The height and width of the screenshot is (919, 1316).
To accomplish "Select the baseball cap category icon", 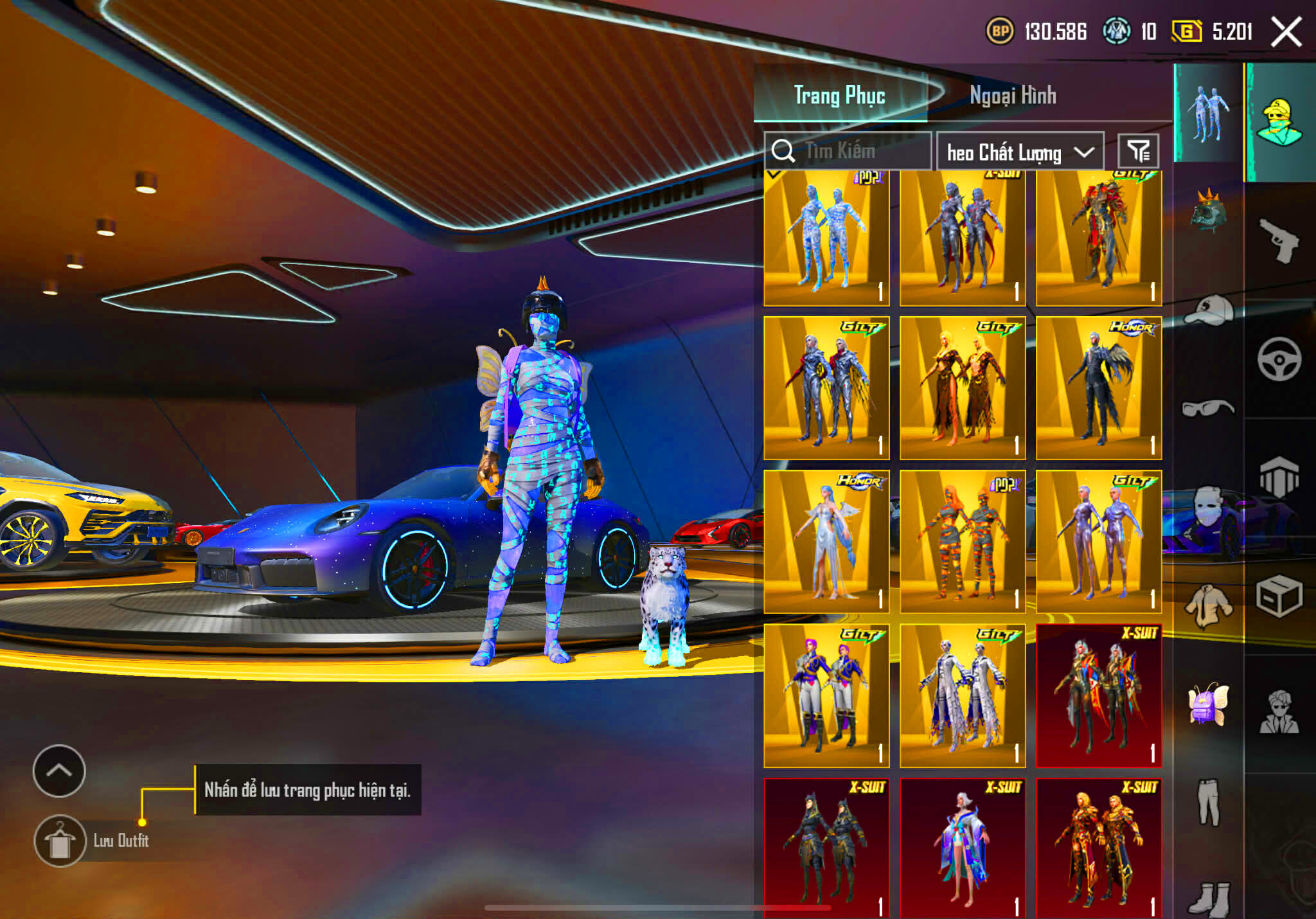I will pyautogui.click(x=1208, y=310).
